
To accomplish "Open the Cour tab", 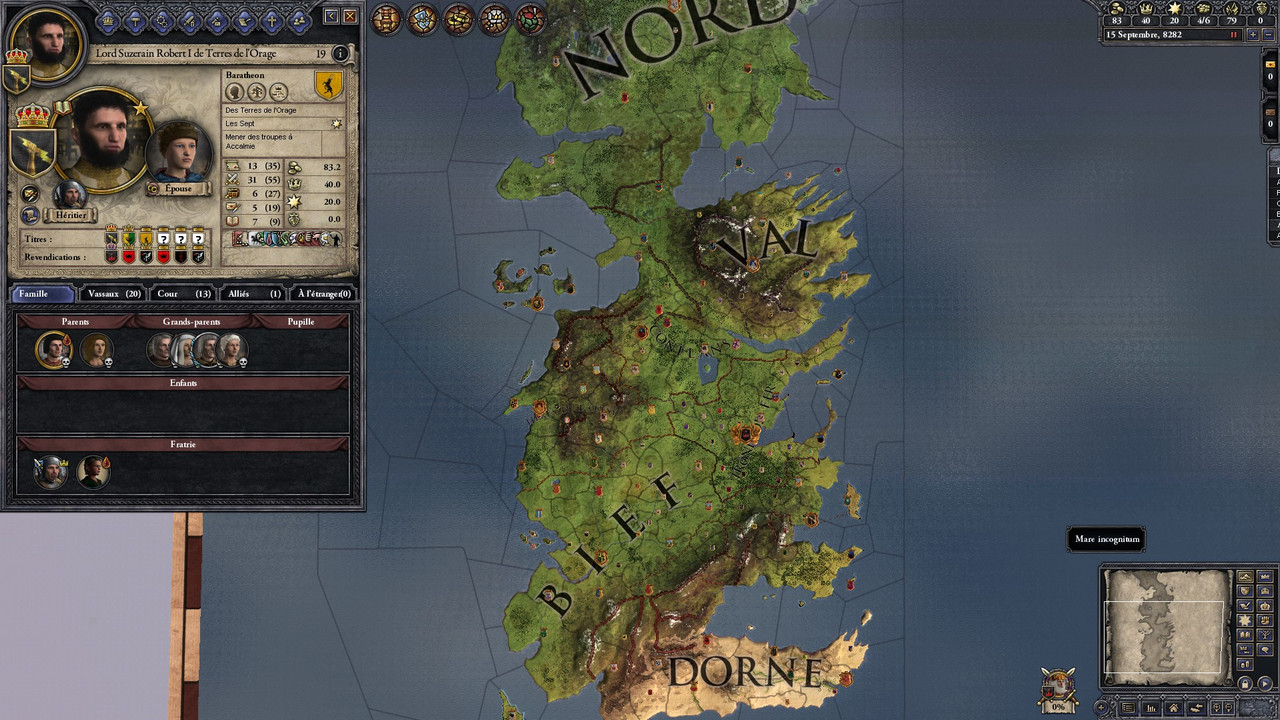I will pyautogui.click(x=183, y=294).
